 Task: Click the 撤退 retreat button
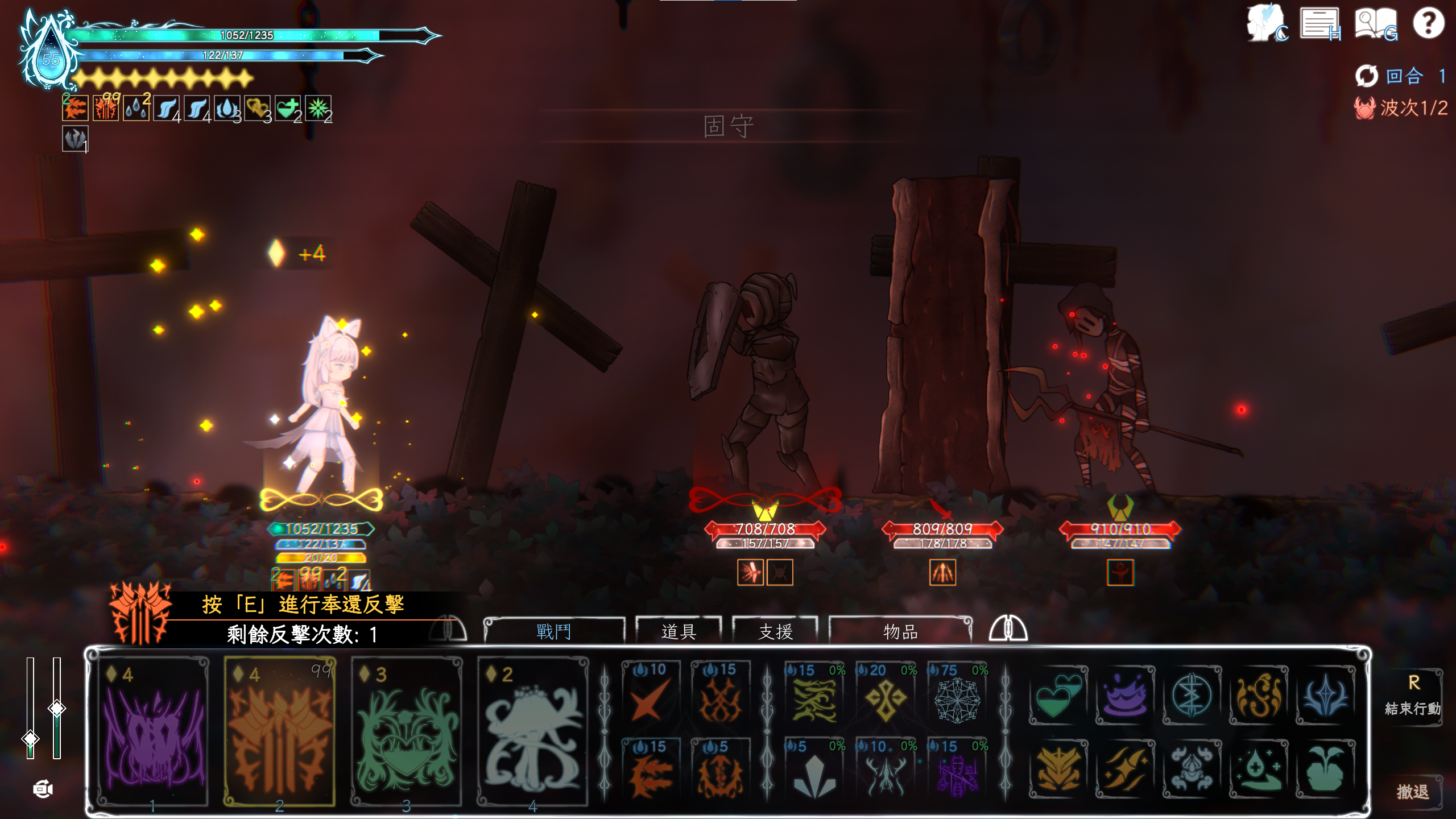(1413, 792)
